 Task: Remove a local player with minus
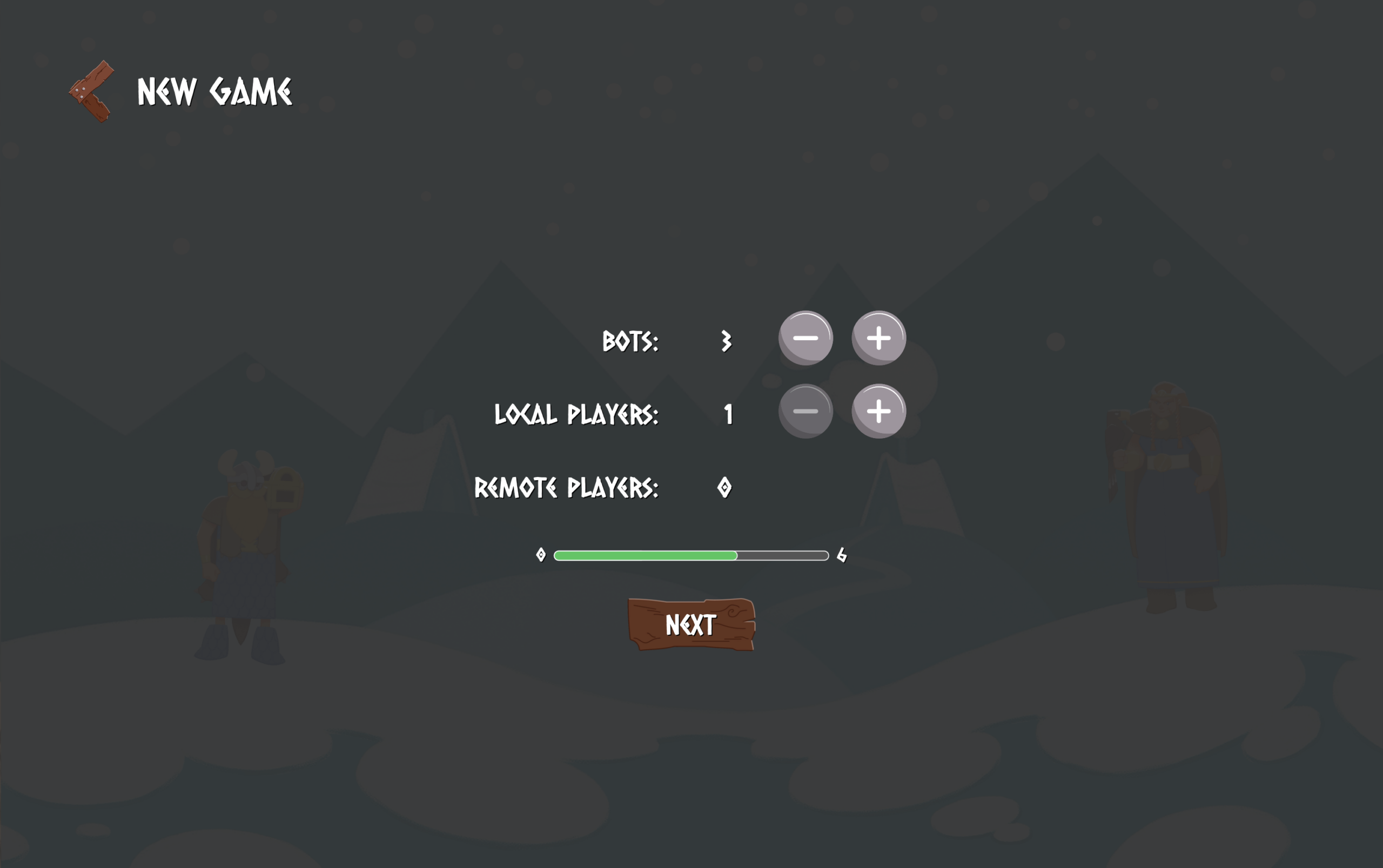tap(805, 411)
